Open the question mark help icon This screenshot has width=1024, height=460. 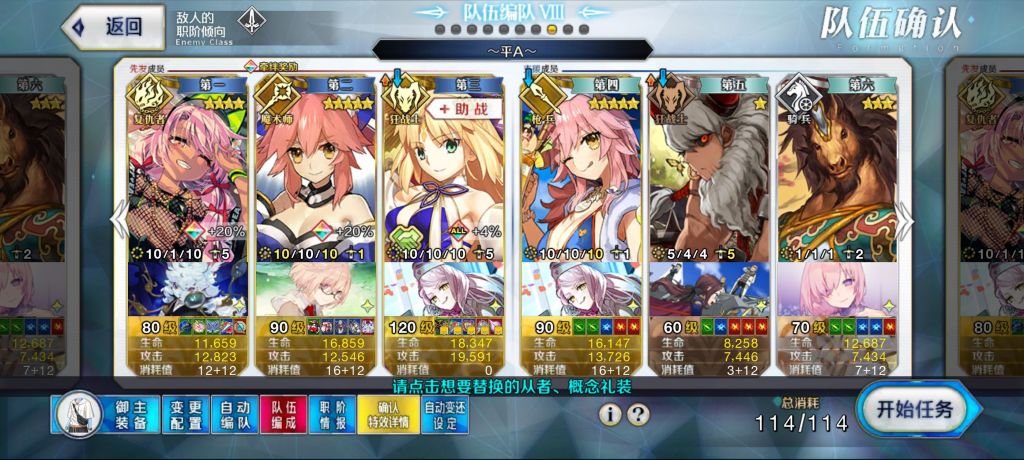pyautogui.click(x=638, y=414)
